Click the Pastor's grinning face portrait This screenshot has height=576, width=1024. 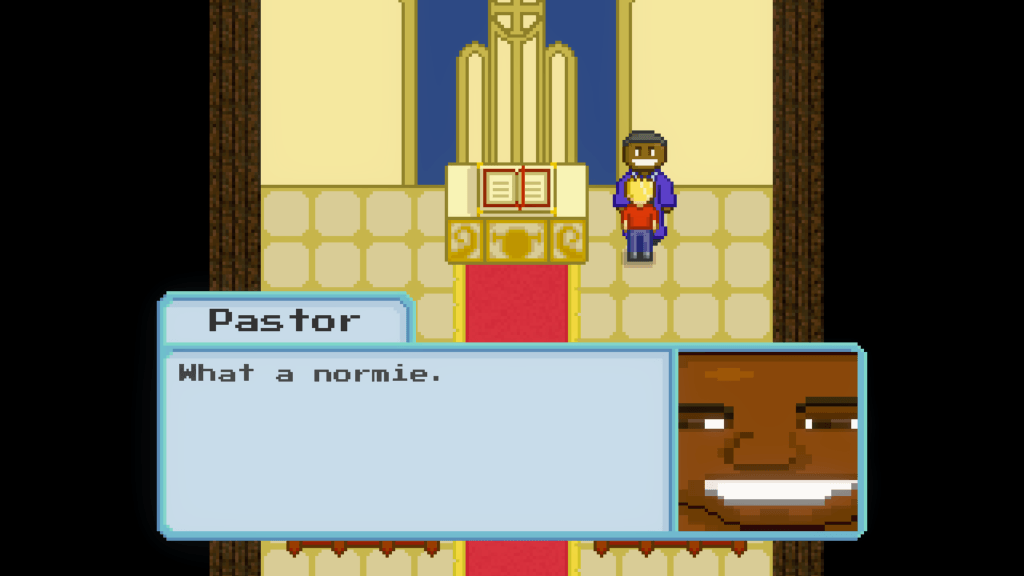[767, 440]
